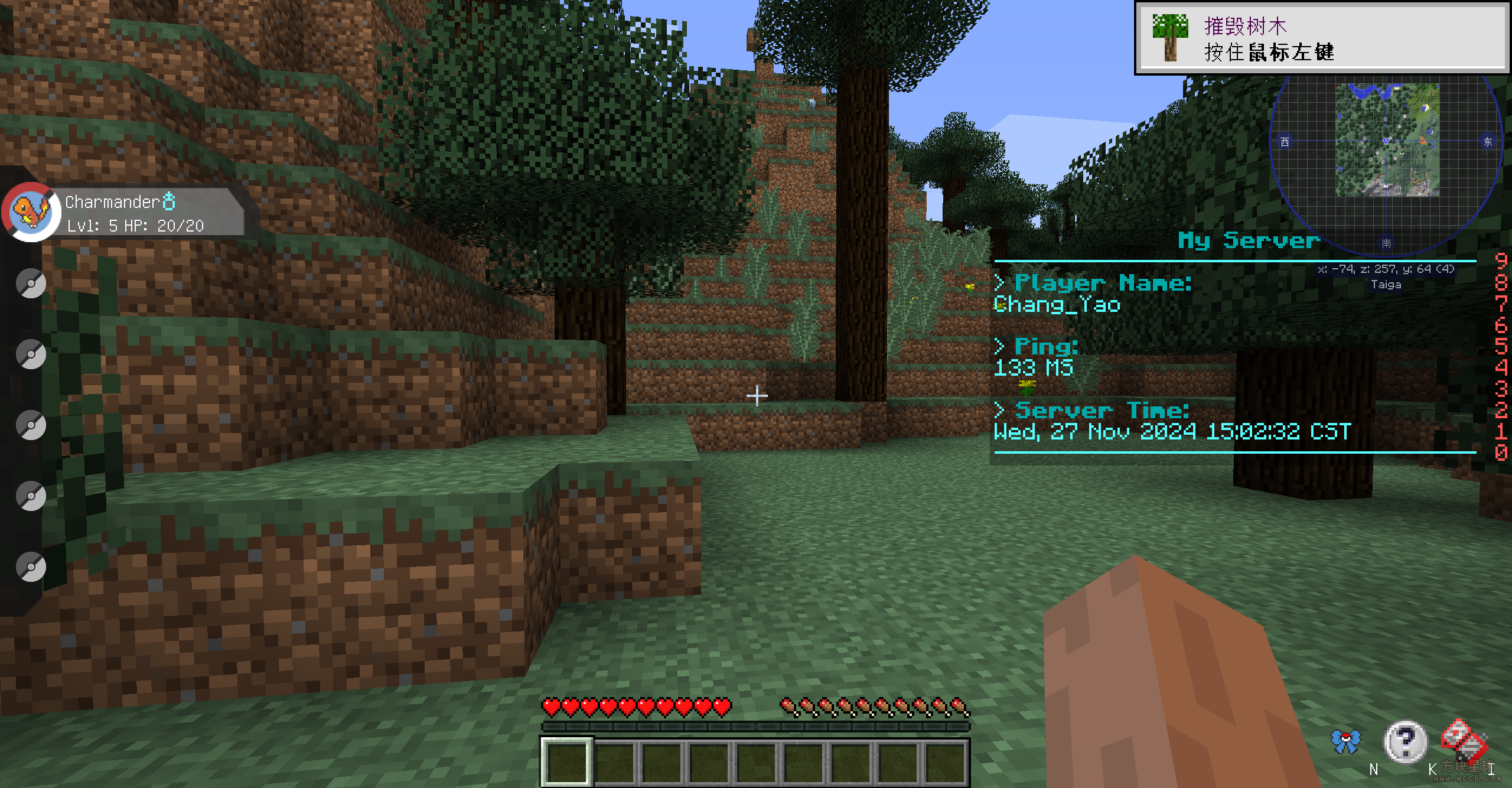Image resolution: width=1512 pixels, height=788 pixels.
Task: Select the highlighted first hotbar slot
Action: (x=566, y=762)
